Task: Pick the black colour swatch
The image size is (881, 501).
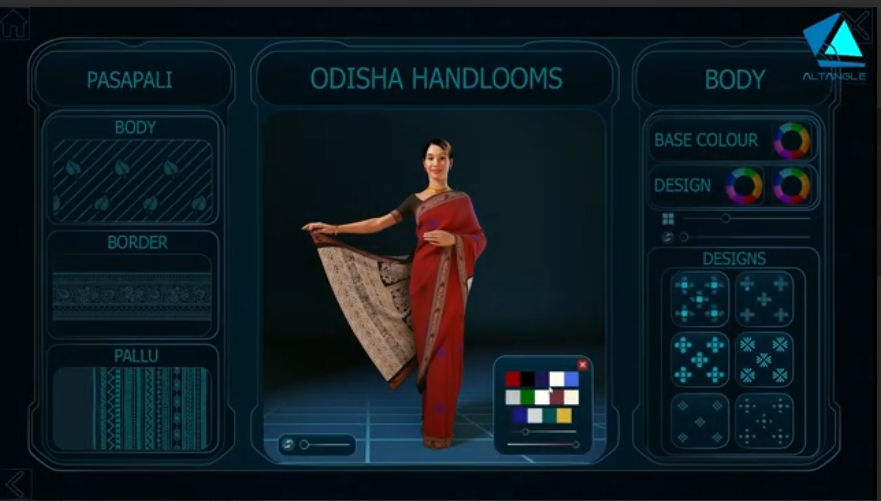Action: tap(527, 379)
